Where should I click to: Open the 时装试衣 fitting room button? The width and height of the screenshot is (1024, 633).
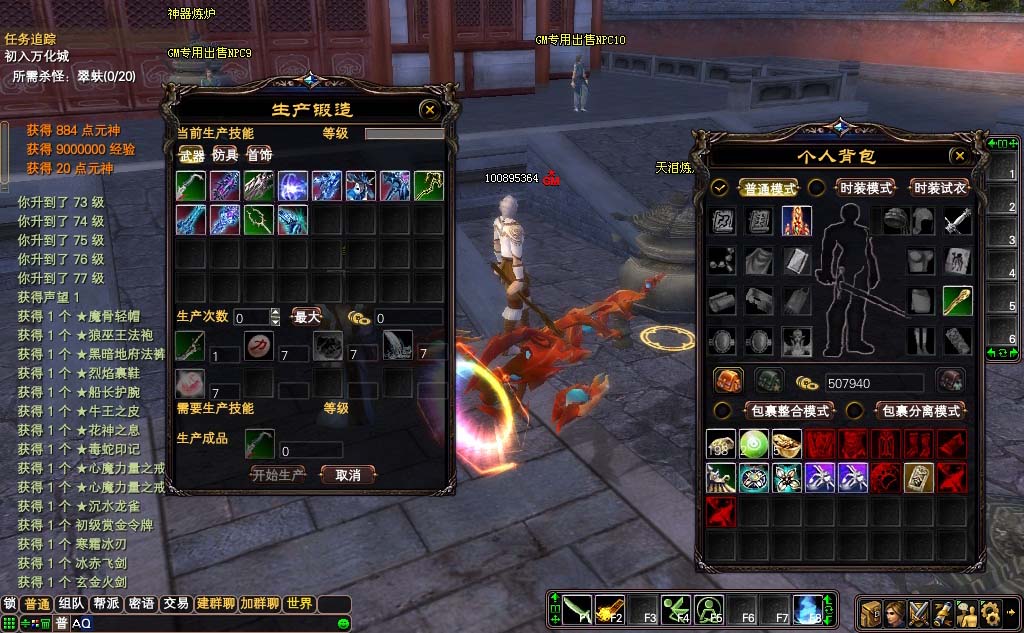[x=940, y=188]
